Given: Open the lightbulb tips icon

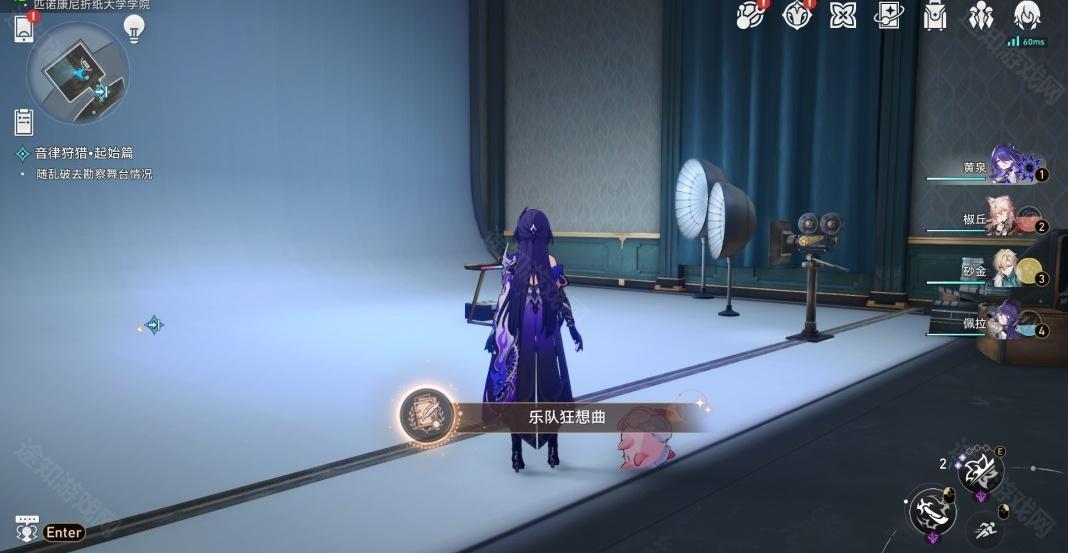Looking at the screenshot, I should (x=134, y=28).
